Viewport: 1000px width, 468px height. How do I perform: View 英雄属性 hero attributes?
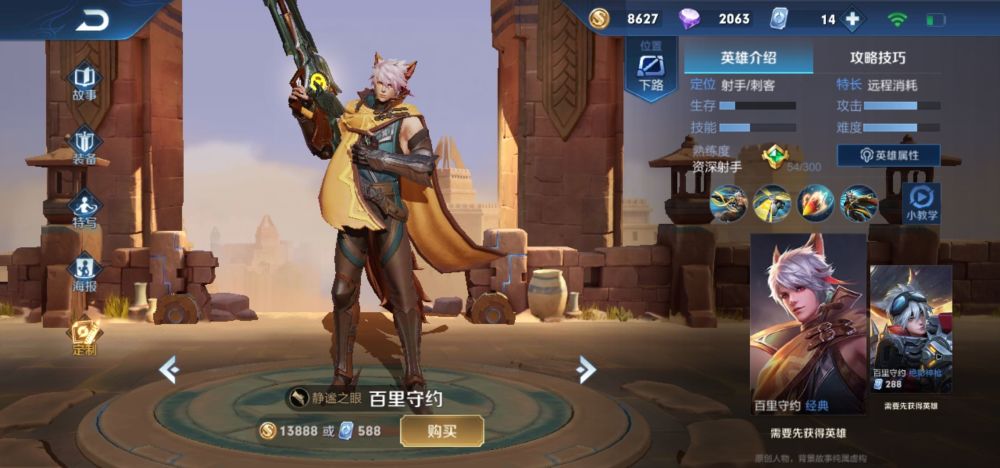click(x=888, y=155)
